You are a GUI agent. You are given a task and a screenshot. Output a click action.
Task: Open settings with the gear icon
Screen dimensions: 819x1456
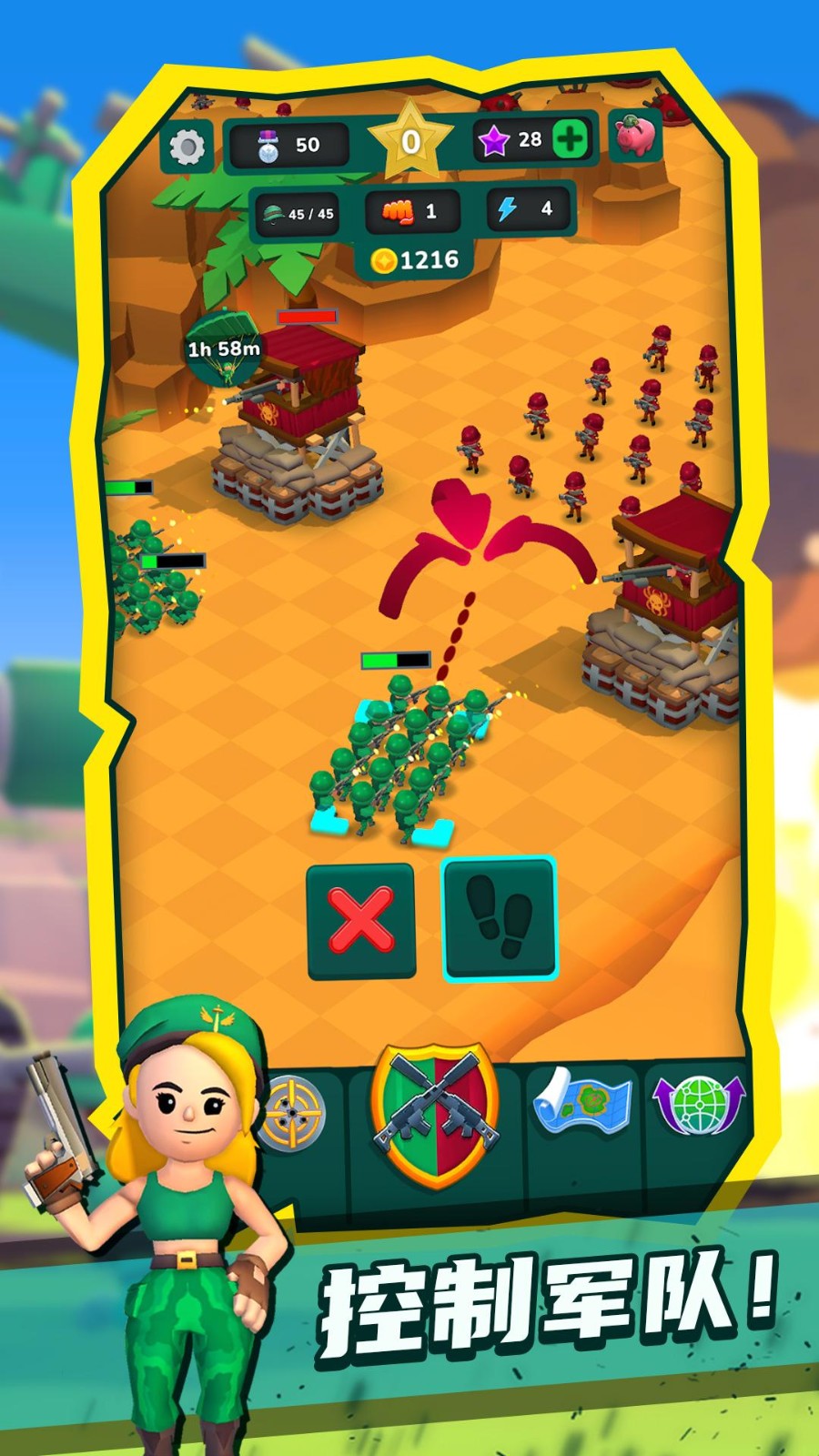coord(187,147)
